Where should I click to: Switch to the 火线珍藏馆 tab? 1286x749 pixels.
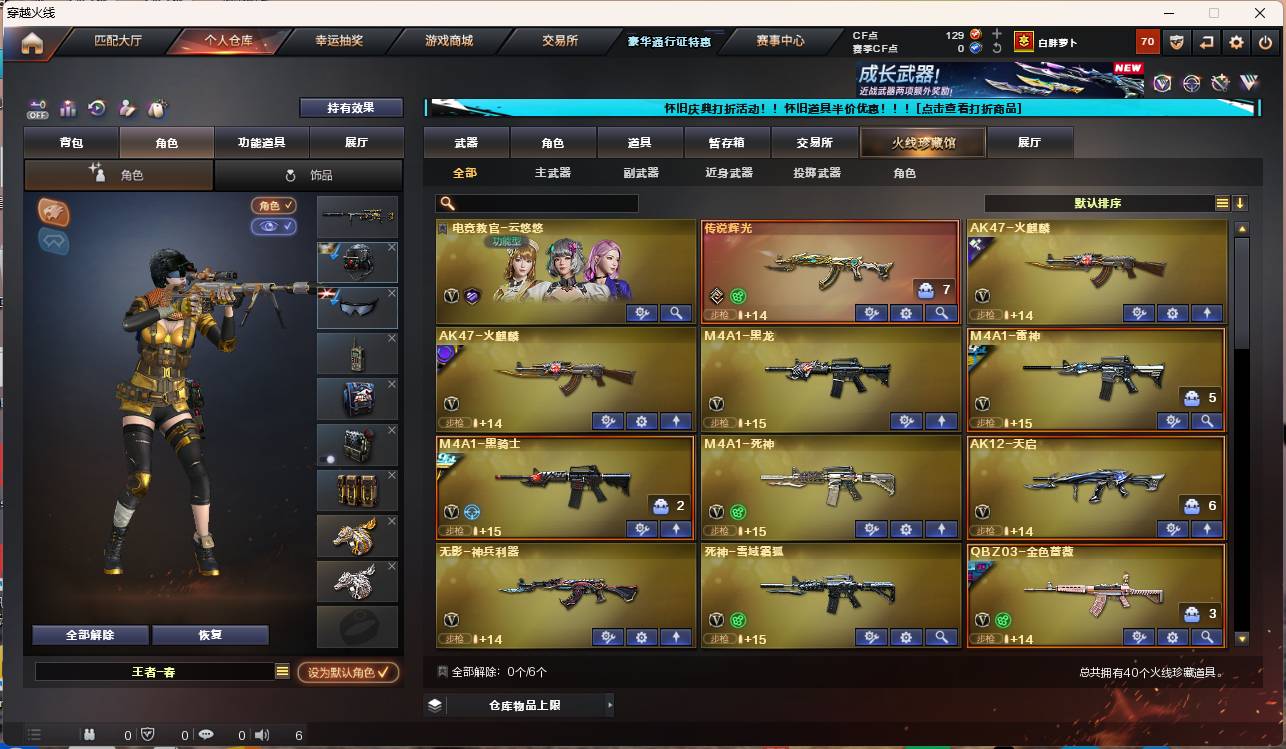[x=921, y=142]
